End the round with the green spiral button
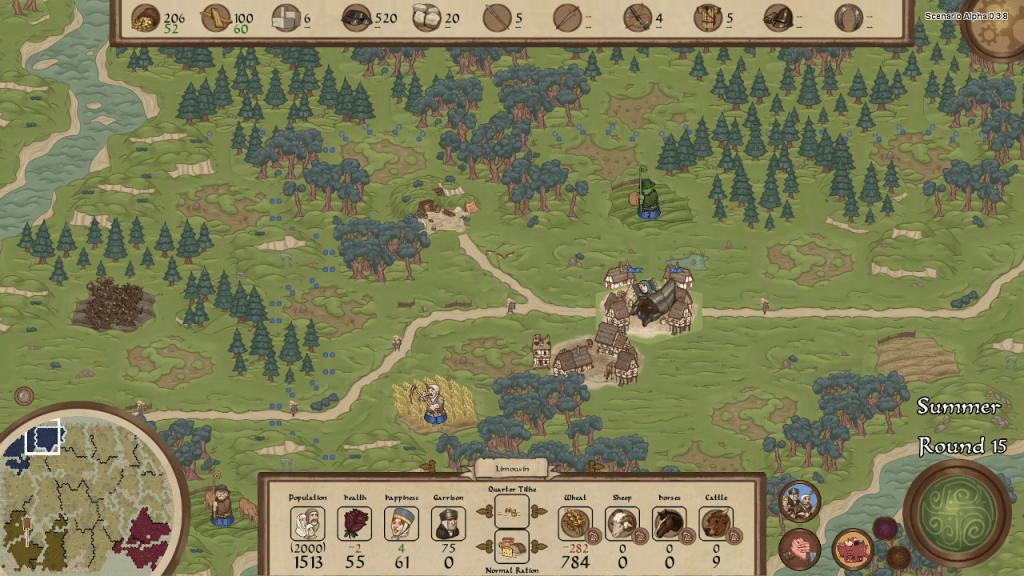 956,512
